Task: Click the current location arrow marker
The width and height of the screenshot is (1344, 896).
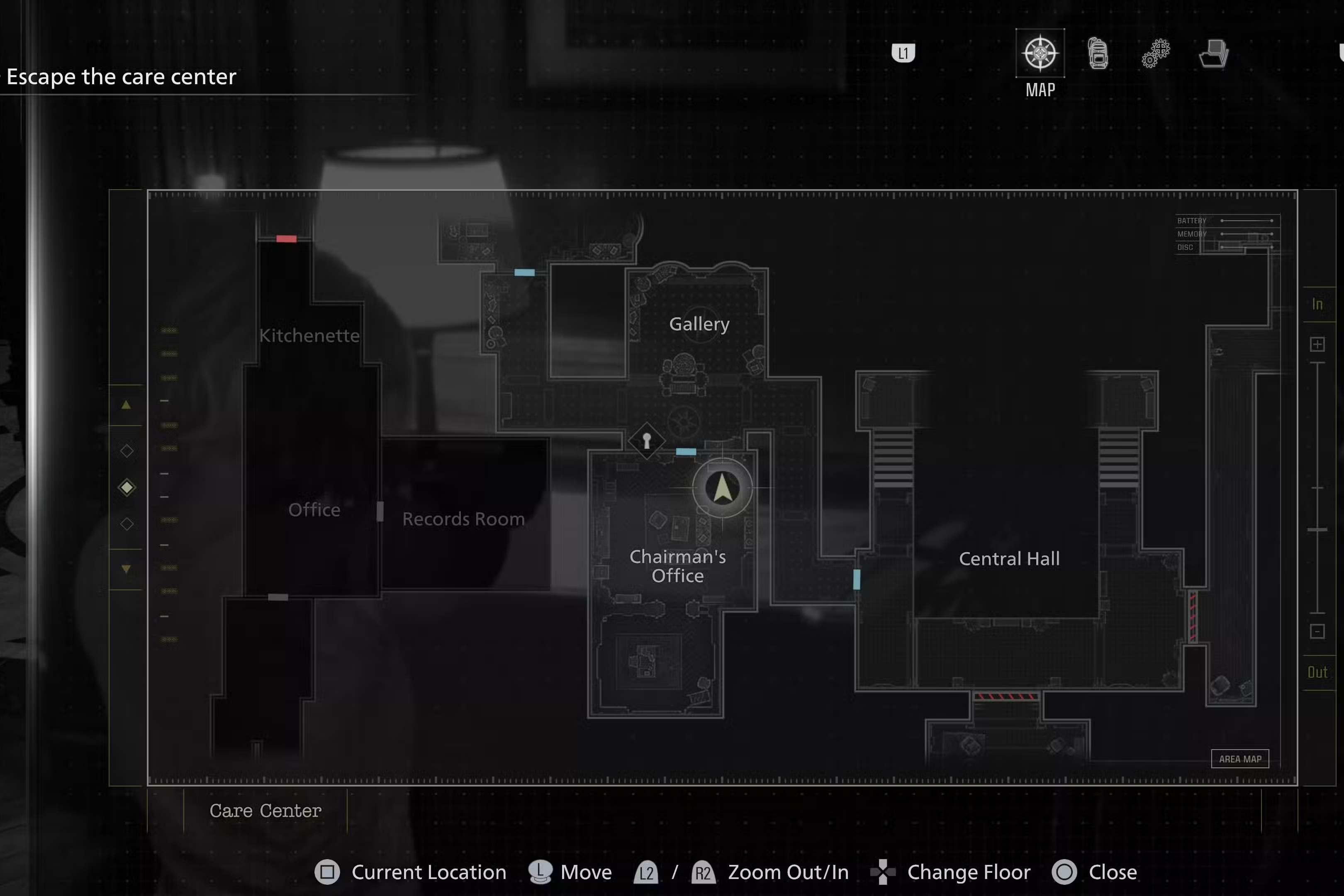Action: point(722,489)
